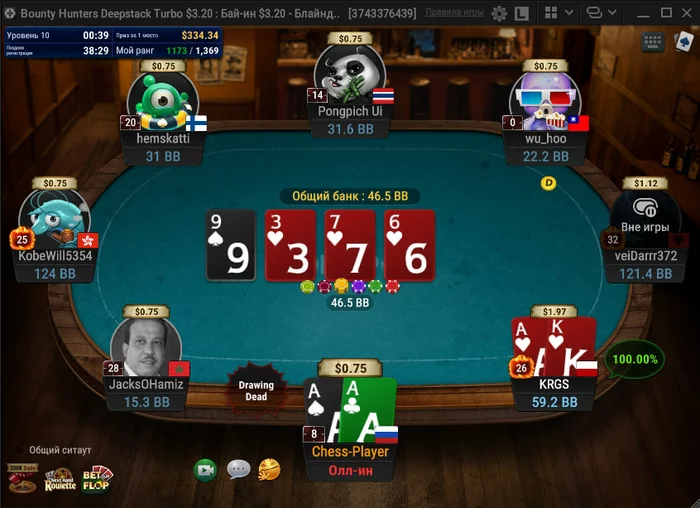The height and width of the screenshot is (508, 700).
Task: Open the yellow emoji reactions button
Action: tap(269, 469)
